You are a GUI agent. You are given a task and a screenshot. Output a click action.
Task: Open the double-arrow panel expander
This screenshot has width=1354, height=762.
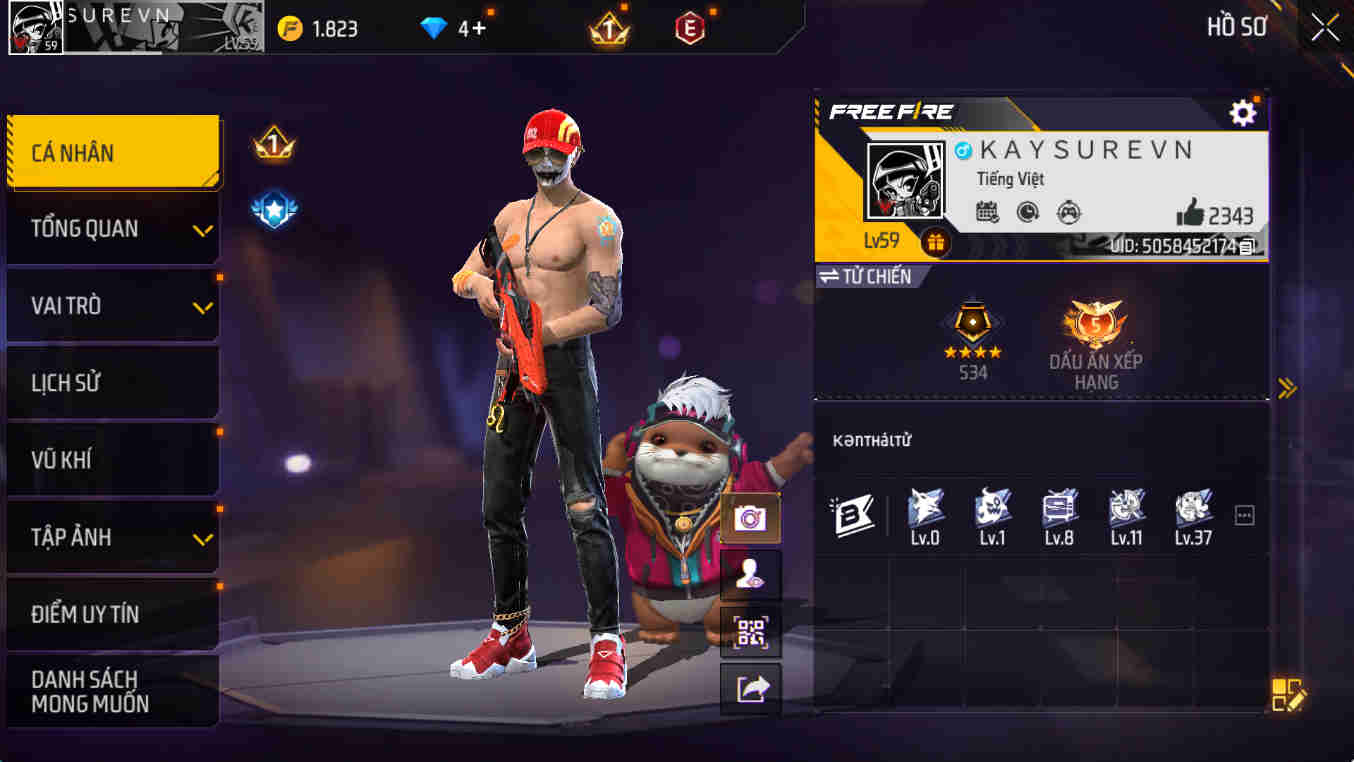[1289, 390]
